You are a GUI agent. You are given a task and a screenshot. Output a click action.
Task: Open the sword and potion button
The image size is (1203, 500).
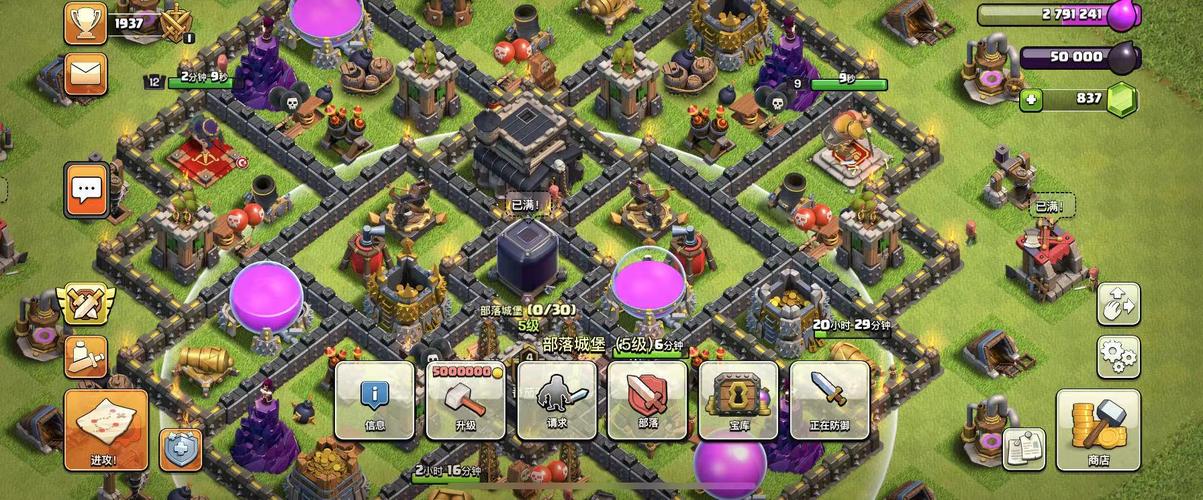[x=86, y=355]
